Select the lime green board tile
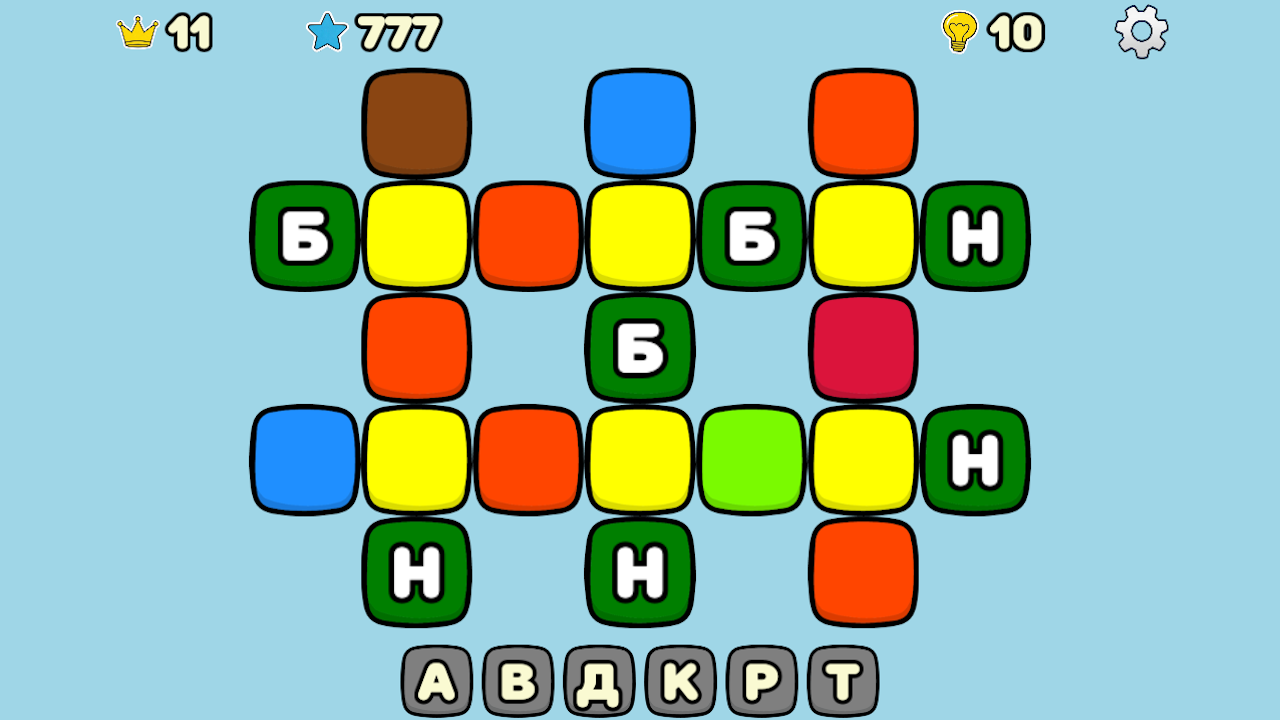 pyautogui.click(x=752, y=459)
